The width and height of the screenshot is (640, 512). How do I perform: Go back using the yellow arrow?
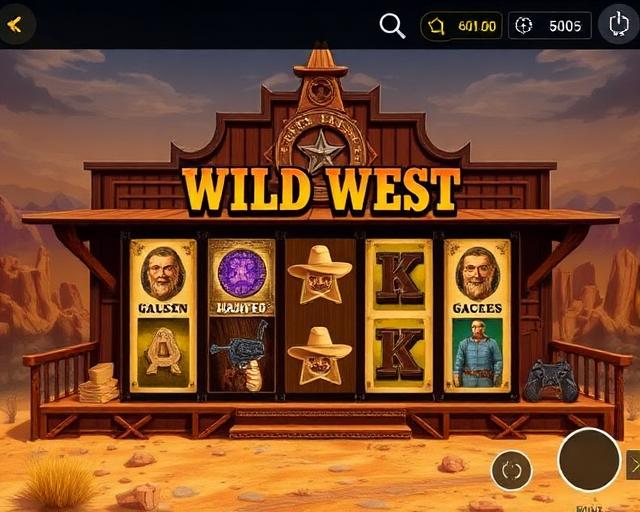tap(15, 24)
